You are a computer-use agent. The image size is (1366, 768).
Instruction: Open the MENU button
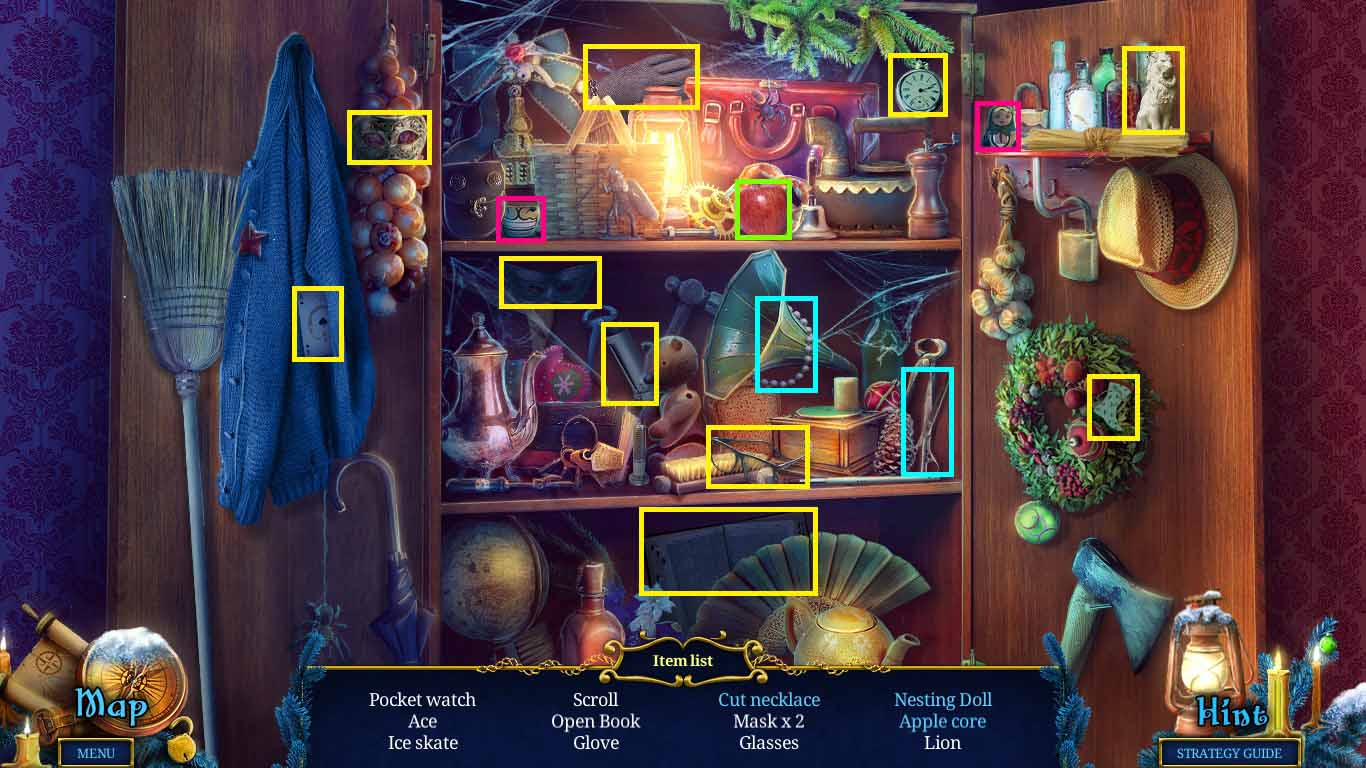coord(96,754)
